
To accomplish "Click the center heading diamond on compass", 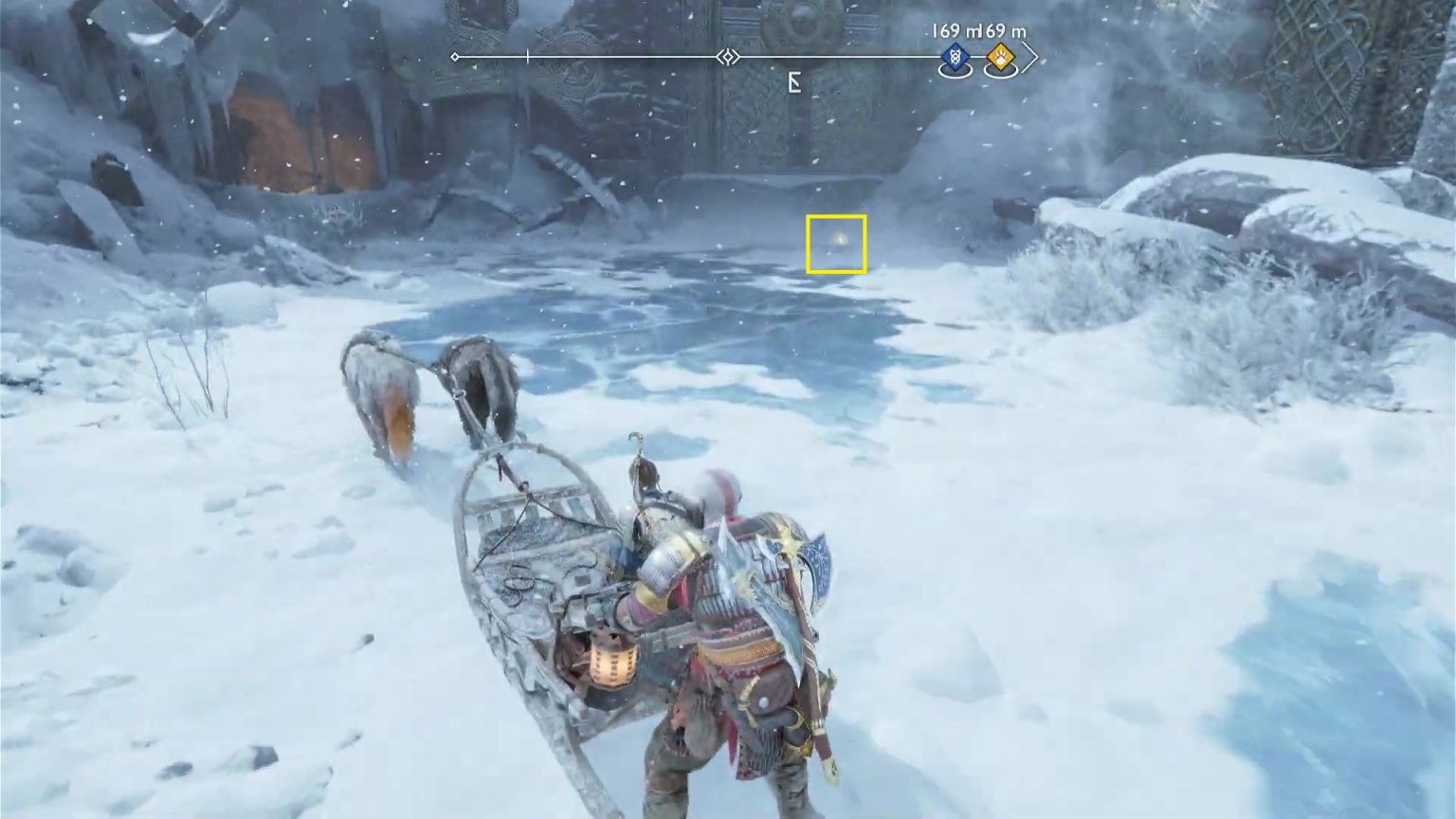I will (729, 57).
